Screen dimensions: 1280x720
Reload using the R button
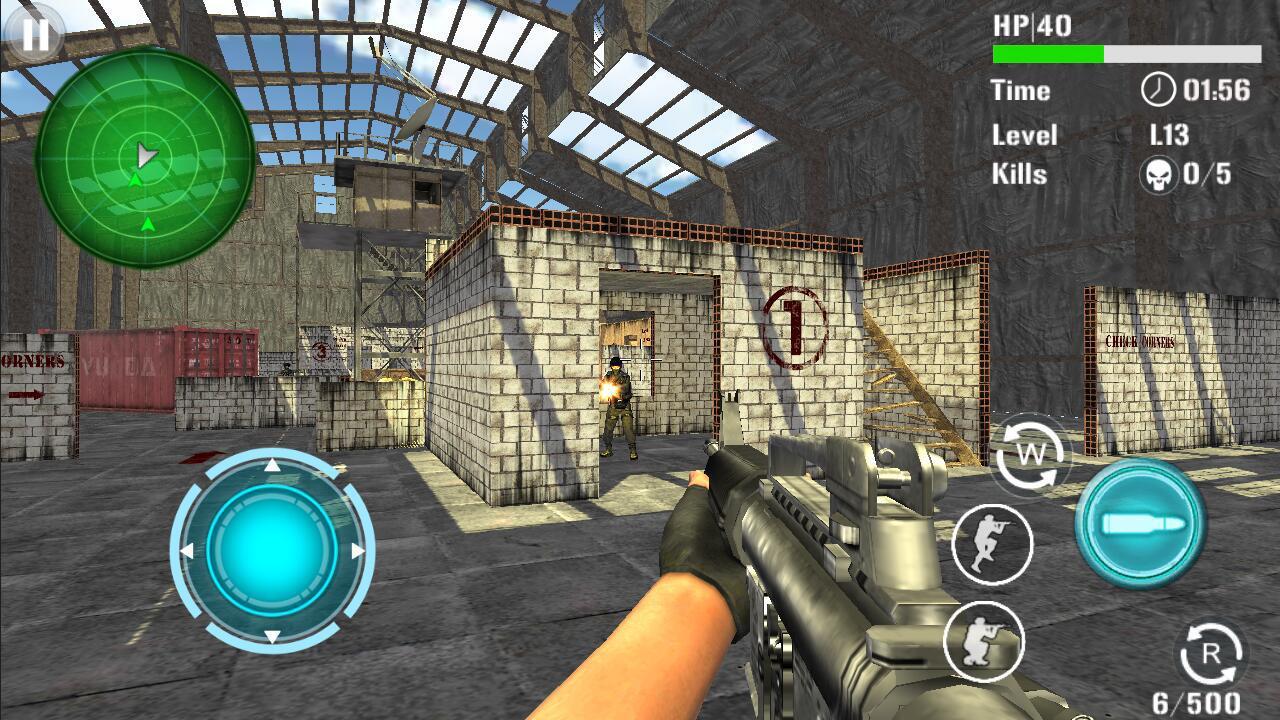point(1210,656)
